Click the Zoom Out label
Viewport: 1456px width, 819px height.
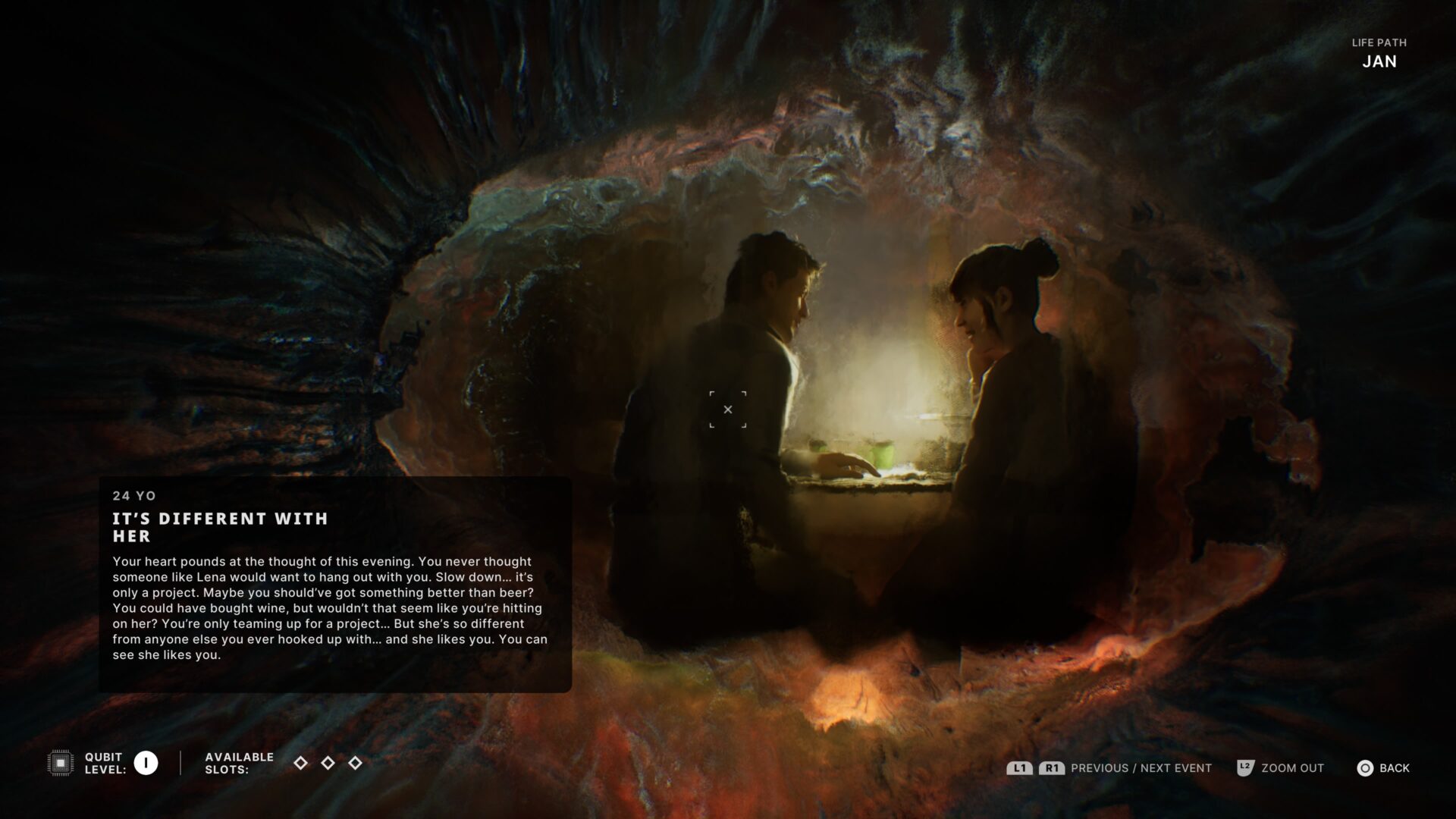(x=1292, y=768)
